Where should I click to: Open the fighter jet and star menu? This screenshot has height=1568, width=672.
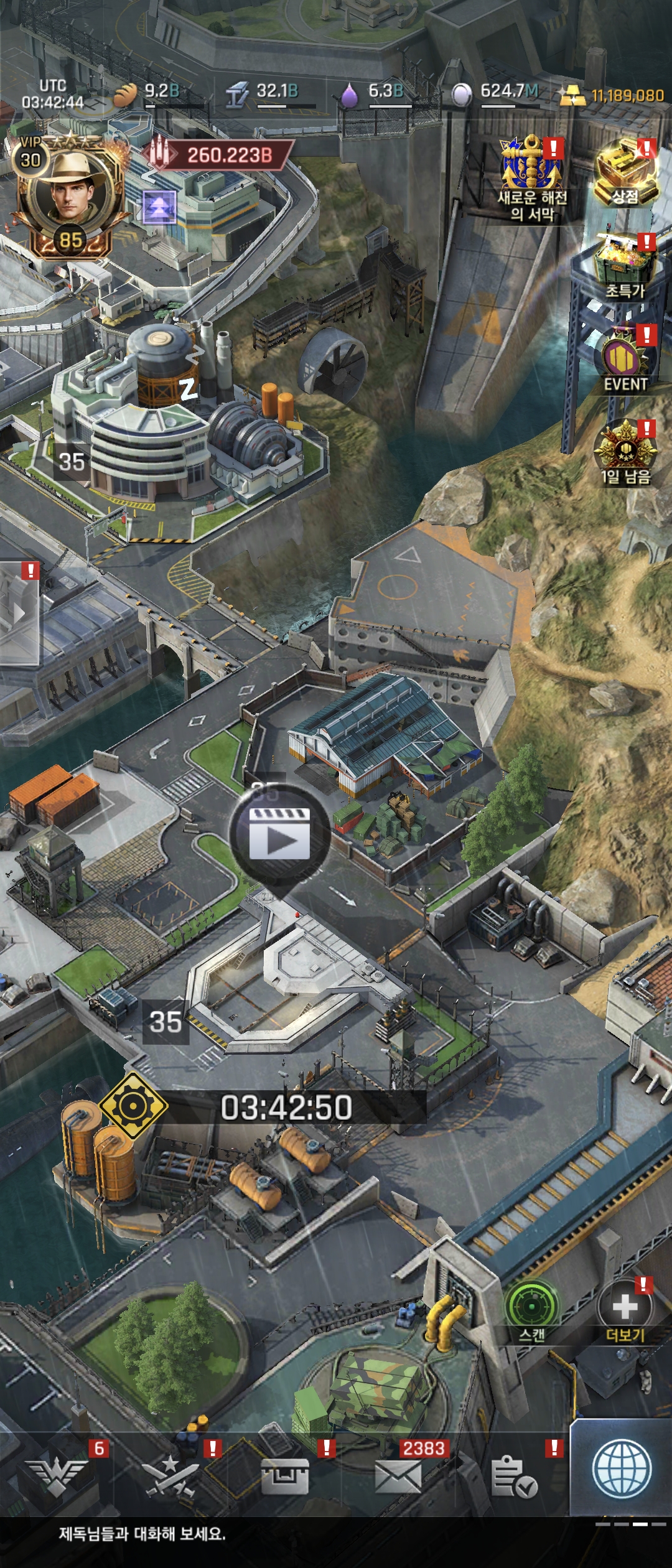point(170,1475)
